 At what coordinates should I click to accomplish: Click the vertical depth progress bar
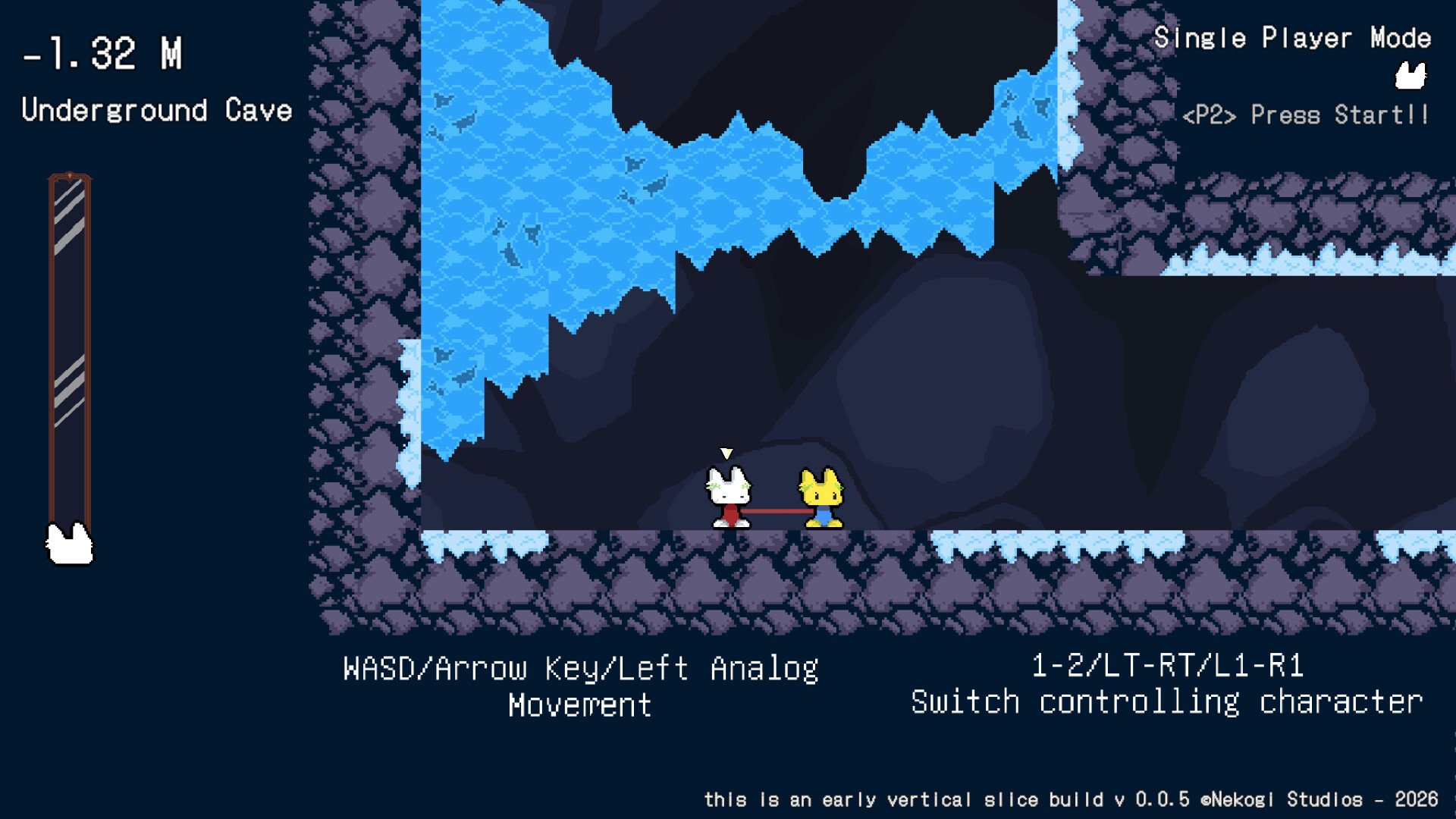(x=71, y=349)
